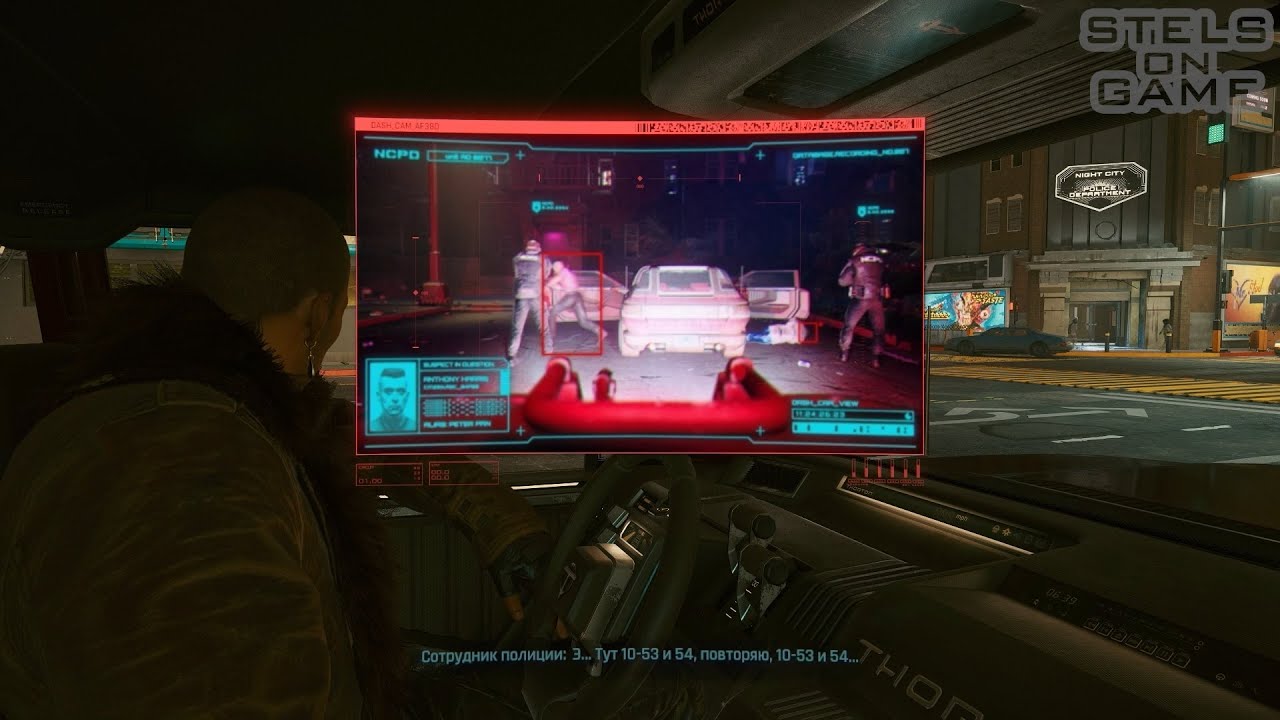This screenshot has width=1280, height=720.
Task: Toggle the red tracking box on the suspect
Action: pyautogui.click(x=571, y=302)
